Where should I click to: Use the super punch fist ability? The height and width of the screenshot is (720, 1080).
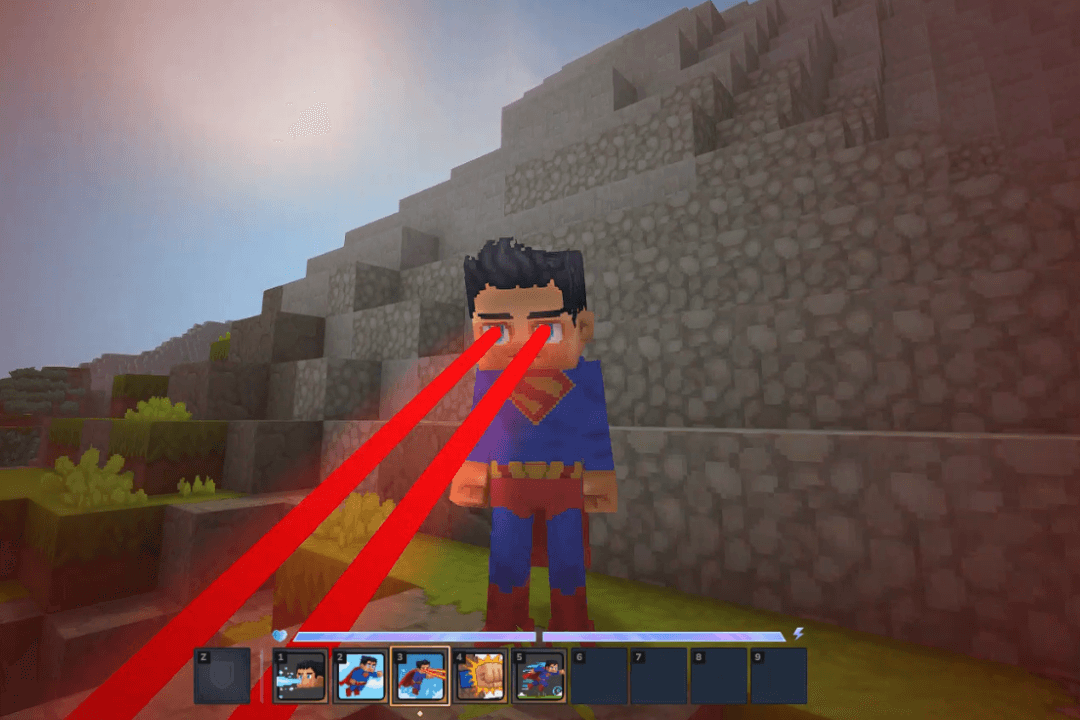pyautogui.click(x=480, y=676)
